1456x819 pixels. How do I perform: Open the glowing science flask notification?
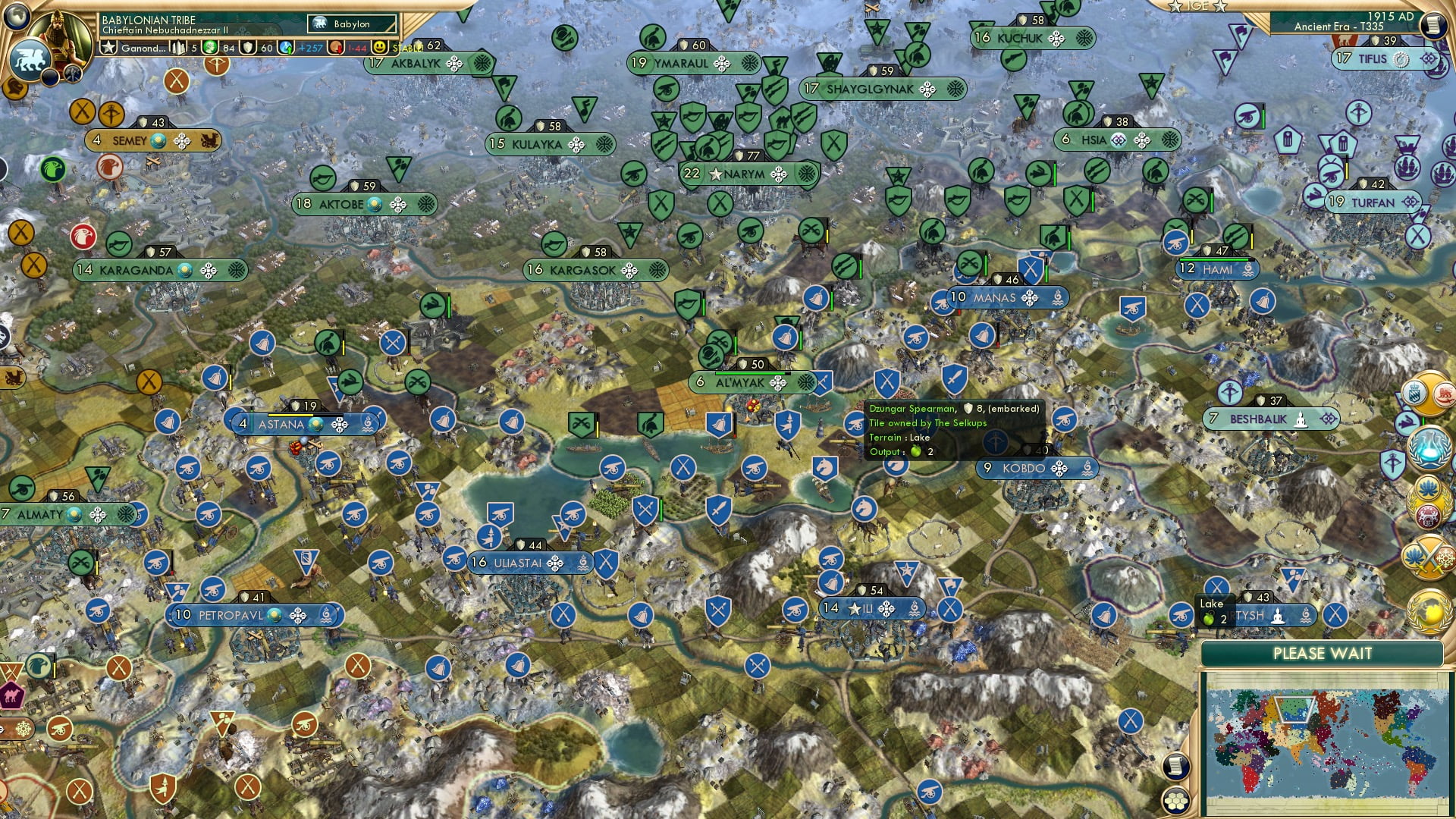(1429, 447)
